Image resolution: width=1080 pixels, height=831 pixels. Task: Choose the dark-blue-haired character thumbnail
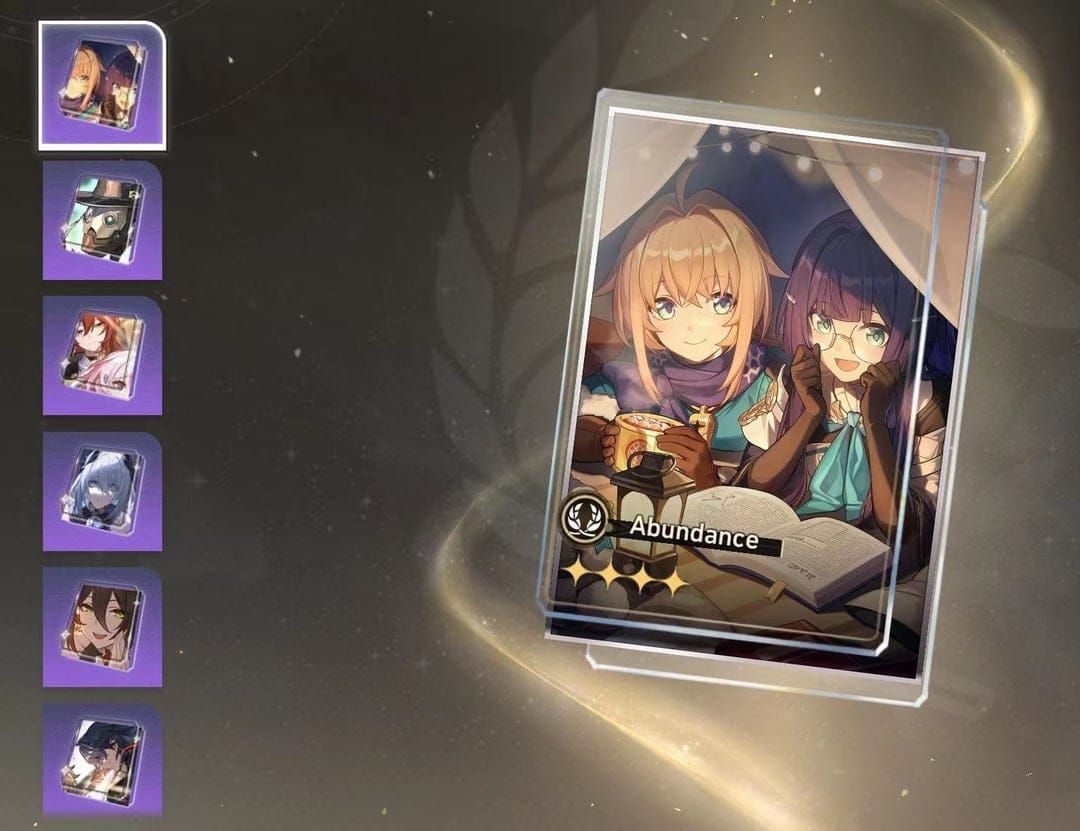point(102,760)
